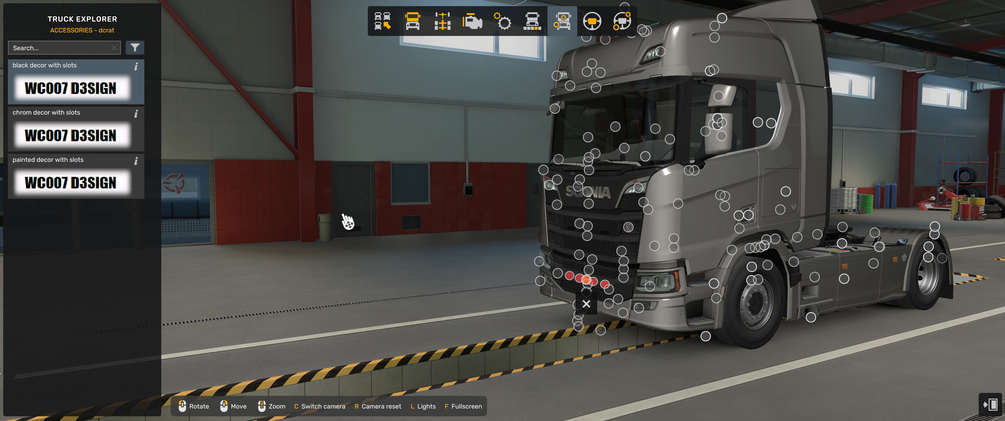Open the engine category
Image resolution: width=1005 pixels, height=421 pixels.
click(x=472, y=21)
